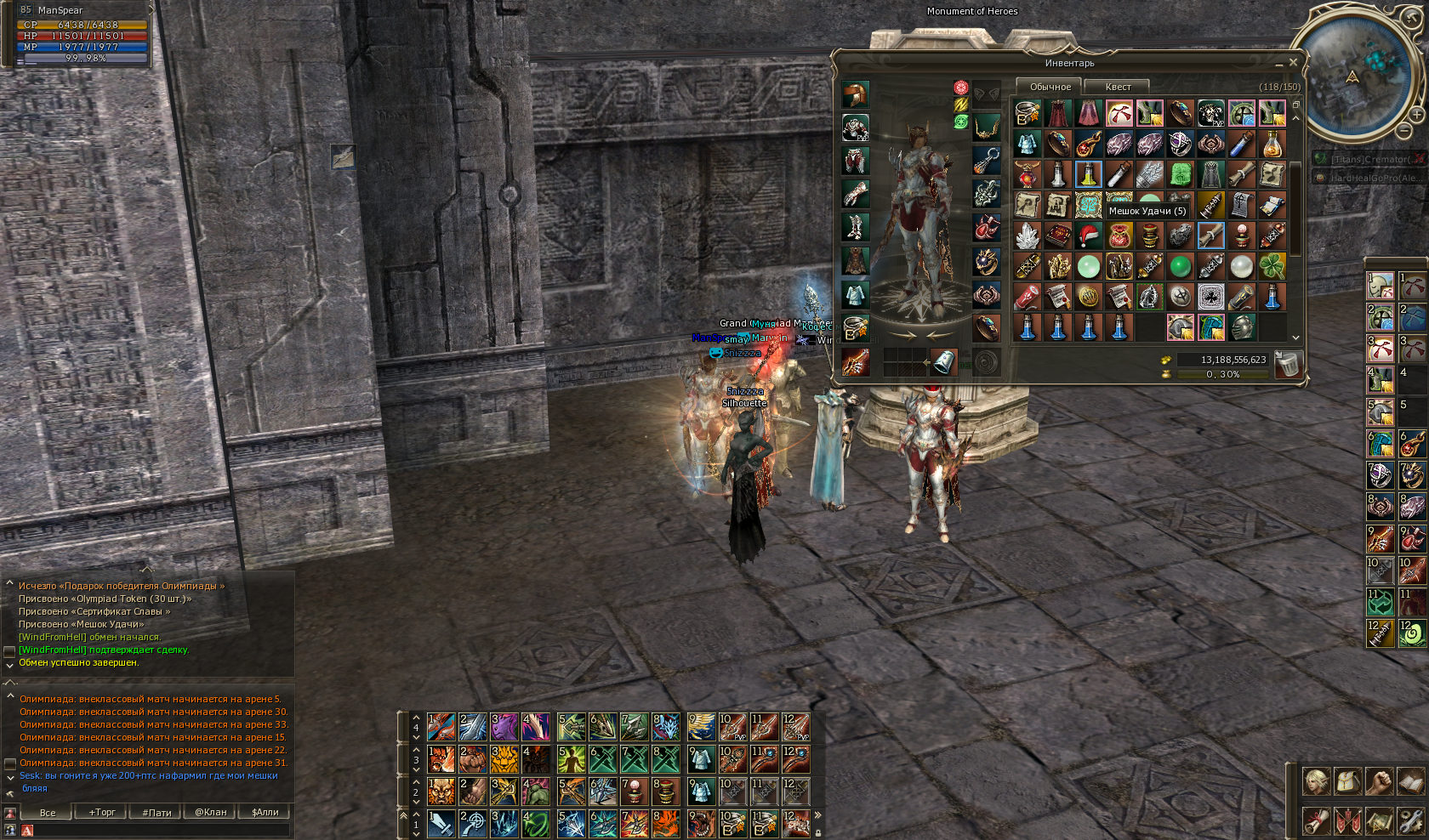Screen dimensions: 1429x840
Task: Select the equipped helmet slot
Action: click(855, 94)
